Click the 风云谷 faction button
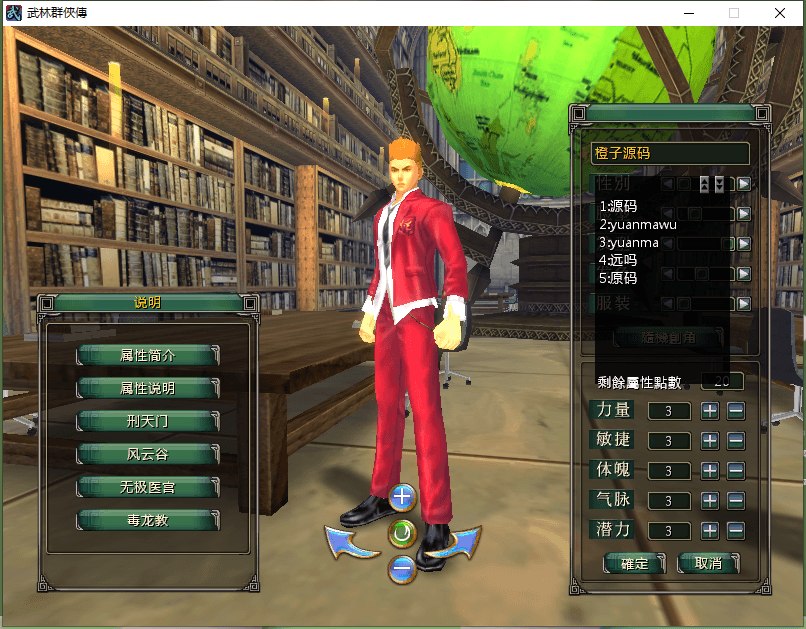 tap(148, 454)
